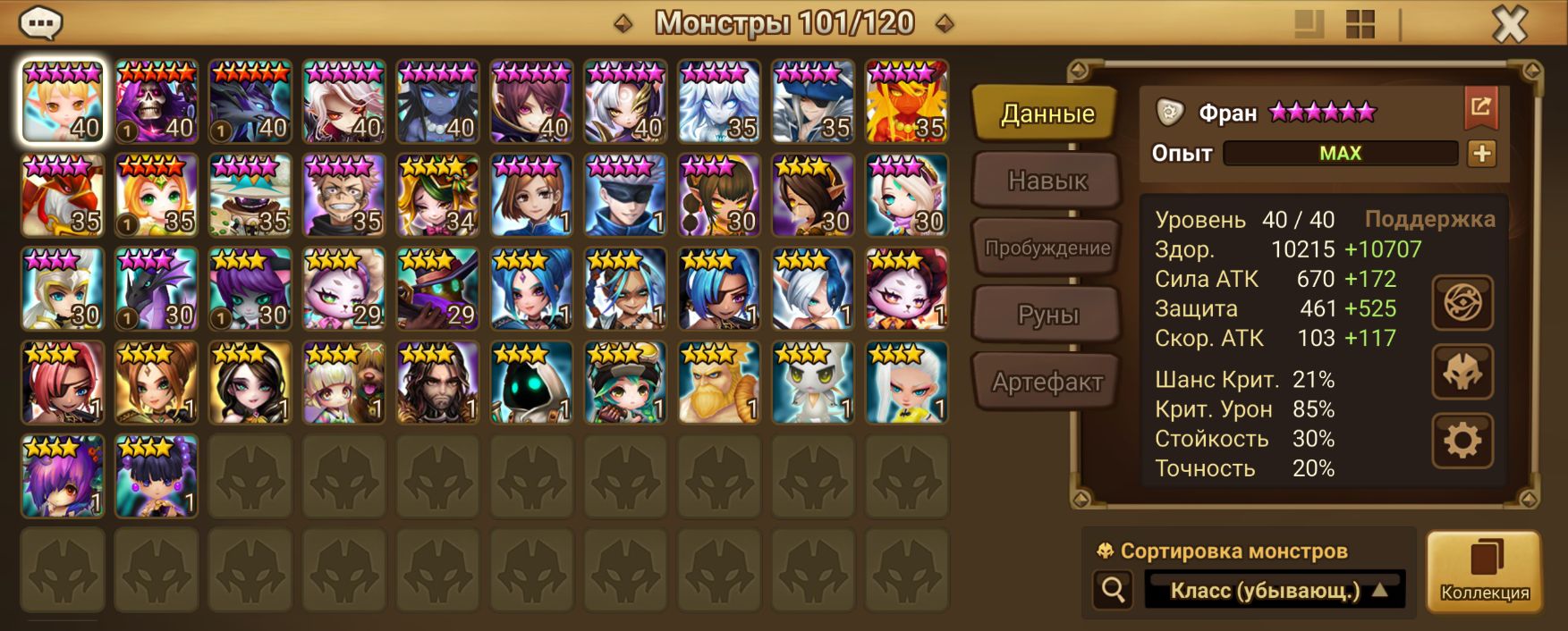Open the Пробуждение tab
The image size is (1568, 631).
pyautogui.click(x=1047, y=248)
